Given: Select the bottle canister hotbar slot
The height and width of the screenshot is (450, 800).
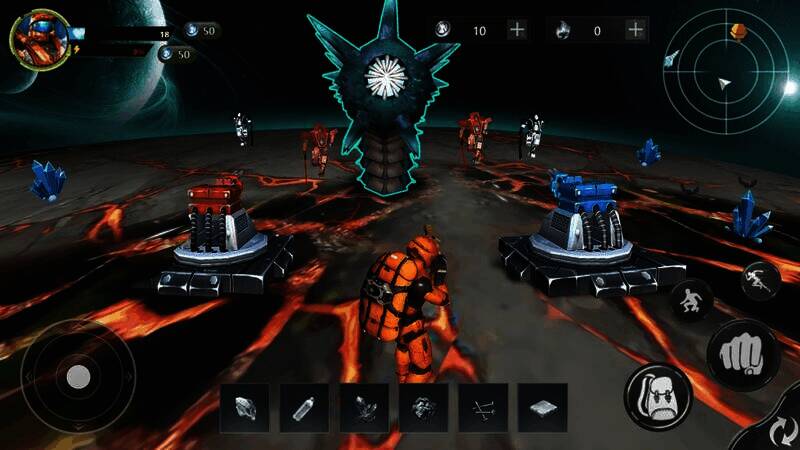Looking at the screenshot, I should click(304, 408).
